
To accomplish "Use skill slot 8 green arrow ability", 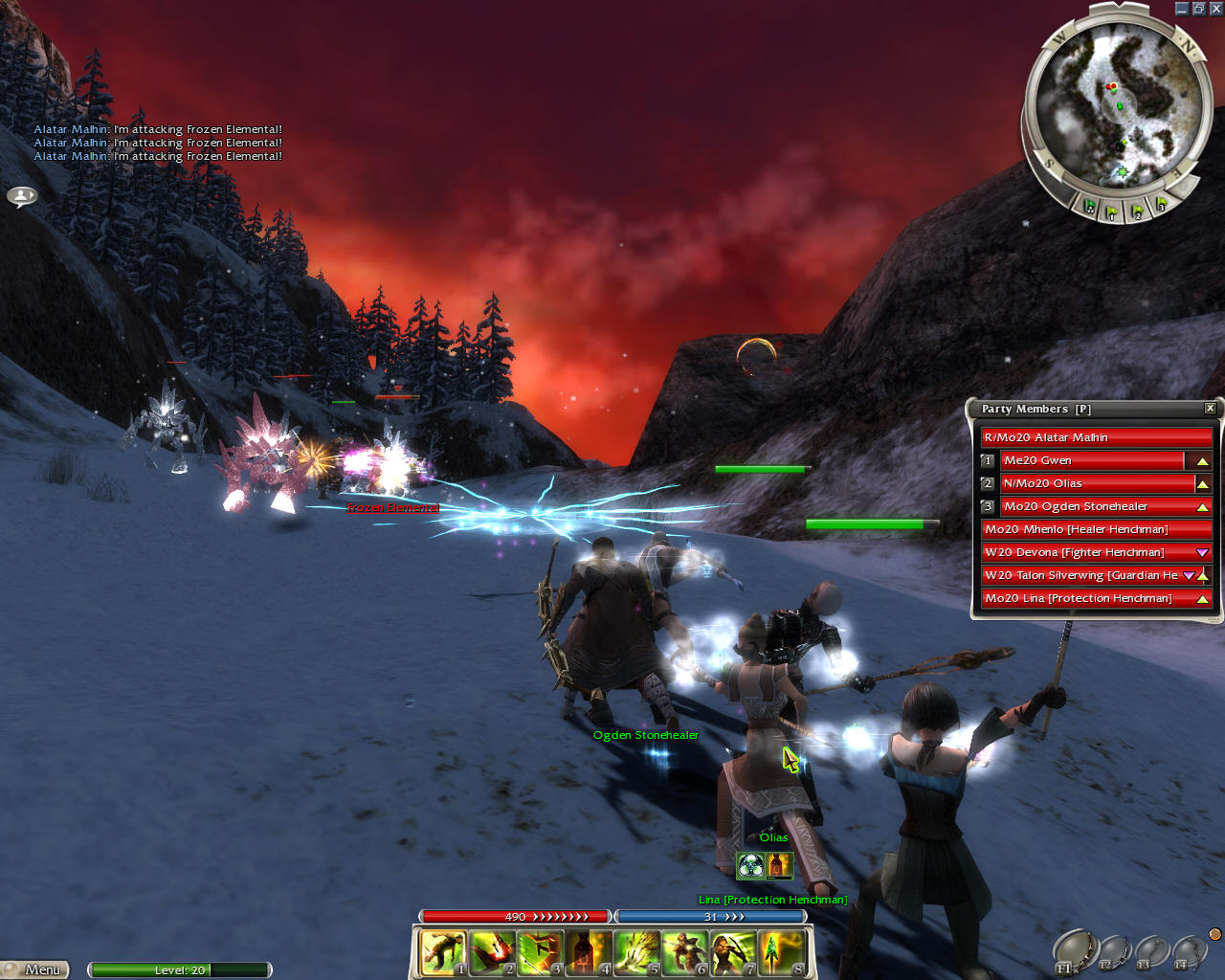I will tap(781, 953).
